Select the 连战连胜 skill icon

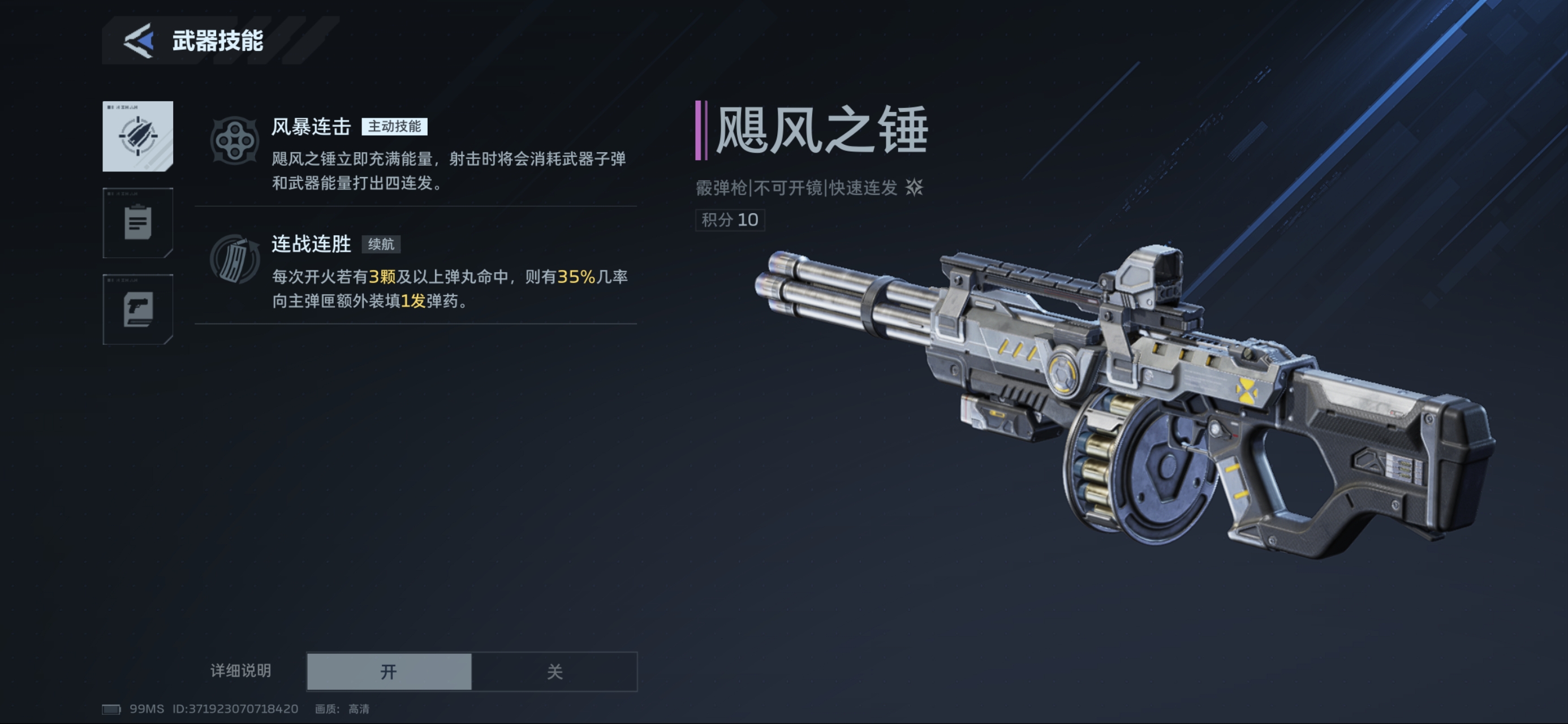[234, 259]
